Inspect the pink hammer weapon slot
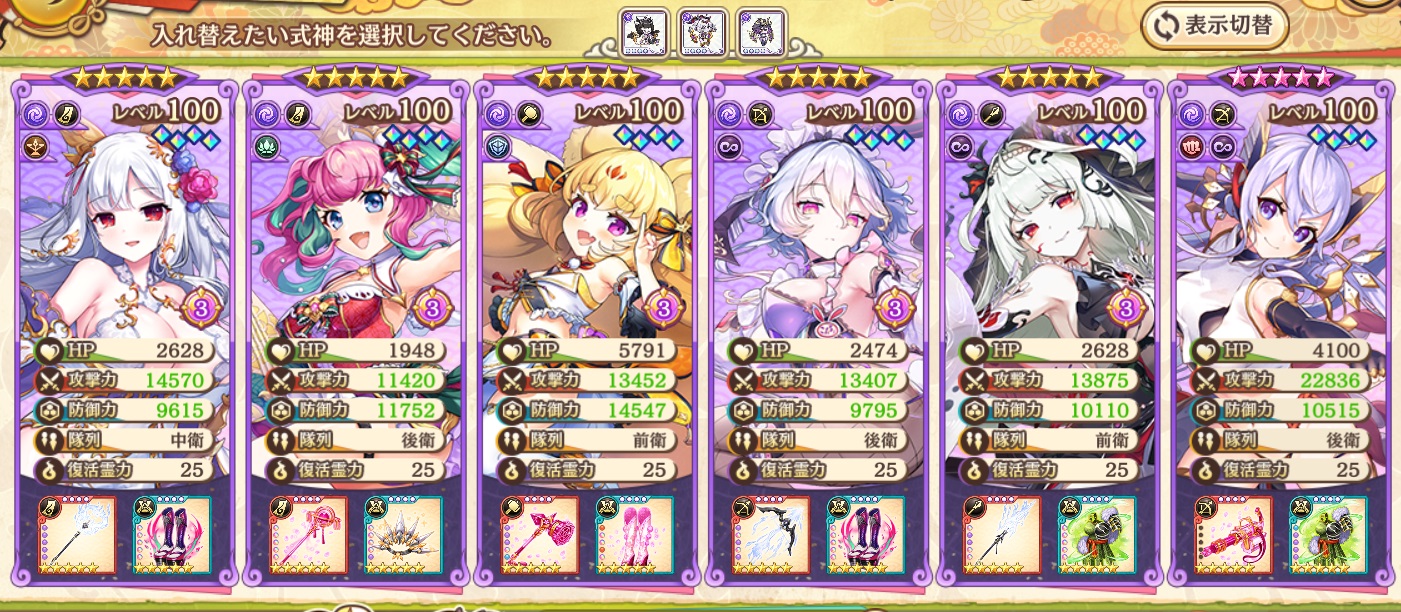Screen dimensions: 1401x612 pyautogui.click(x=540, y=535)
